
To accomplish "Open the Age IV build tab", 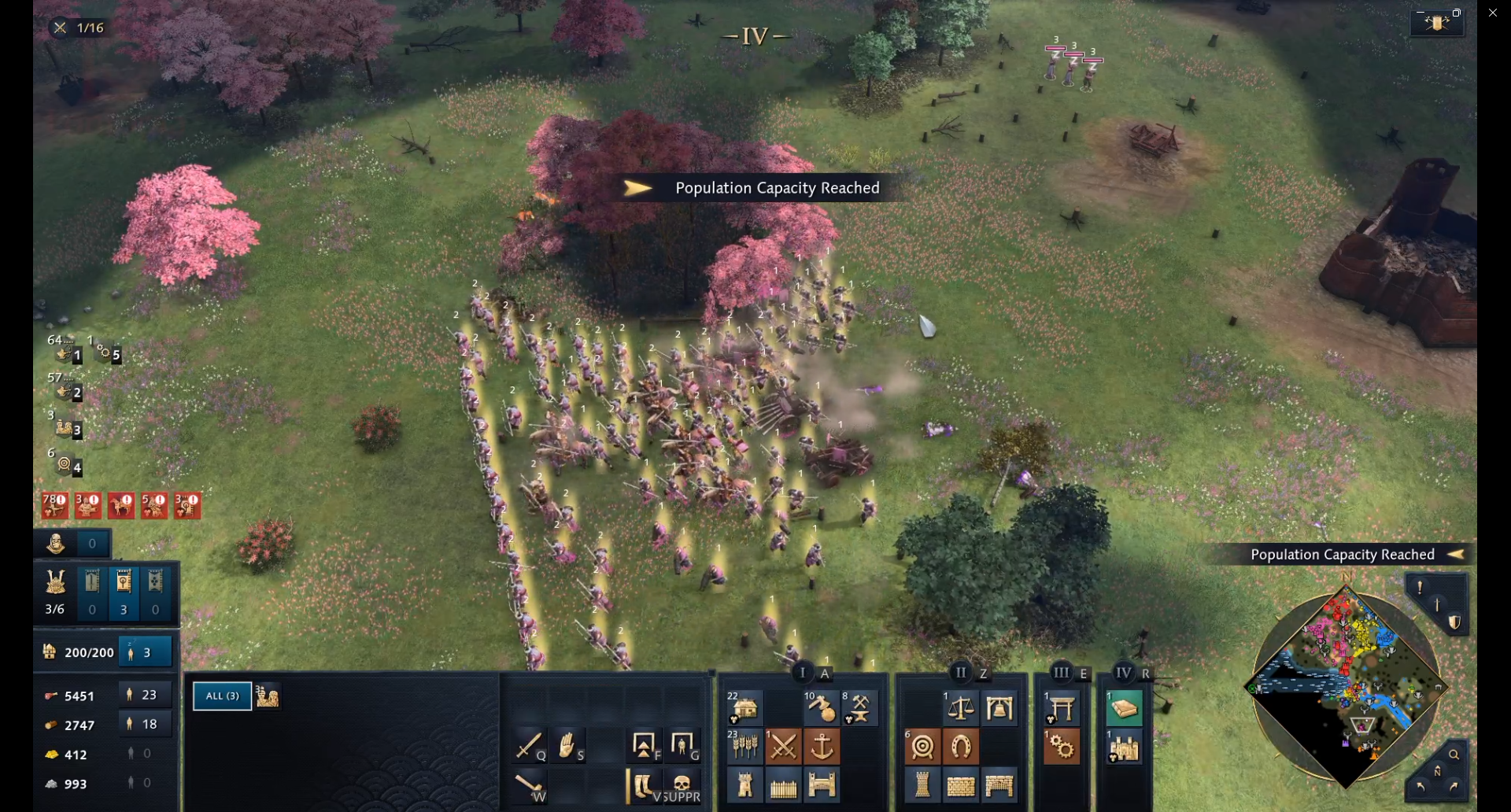I will 1124,673.
